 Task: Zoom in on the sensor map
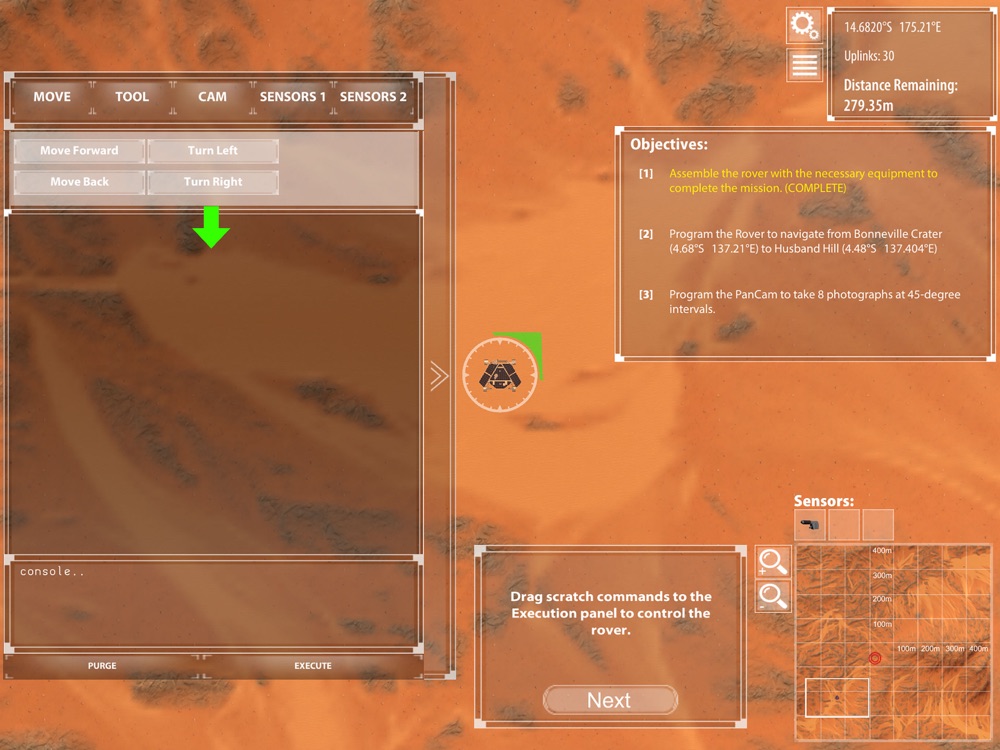tap(773, 562)
